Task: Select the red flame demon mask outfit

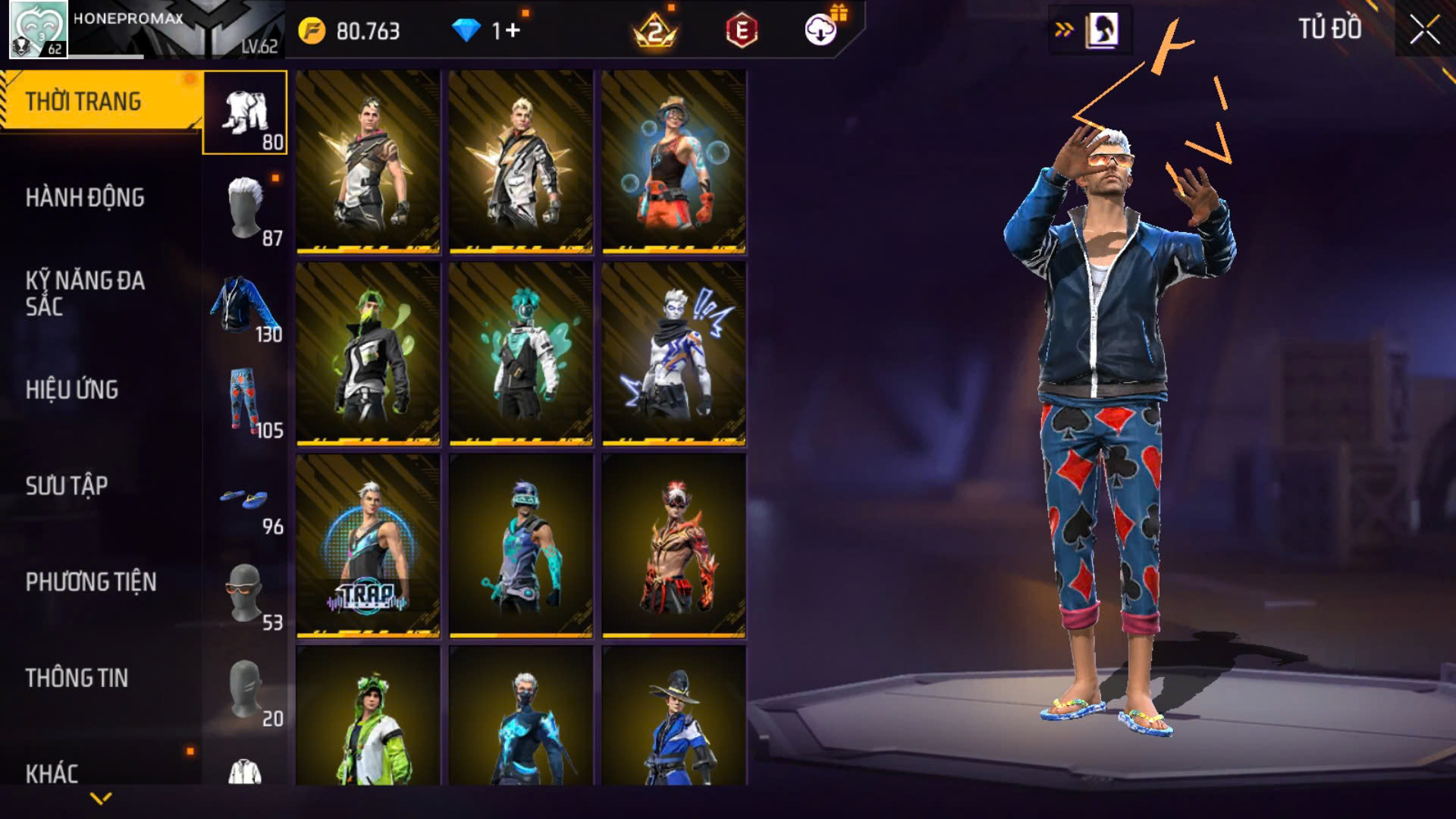Action: tap(673, 546)
